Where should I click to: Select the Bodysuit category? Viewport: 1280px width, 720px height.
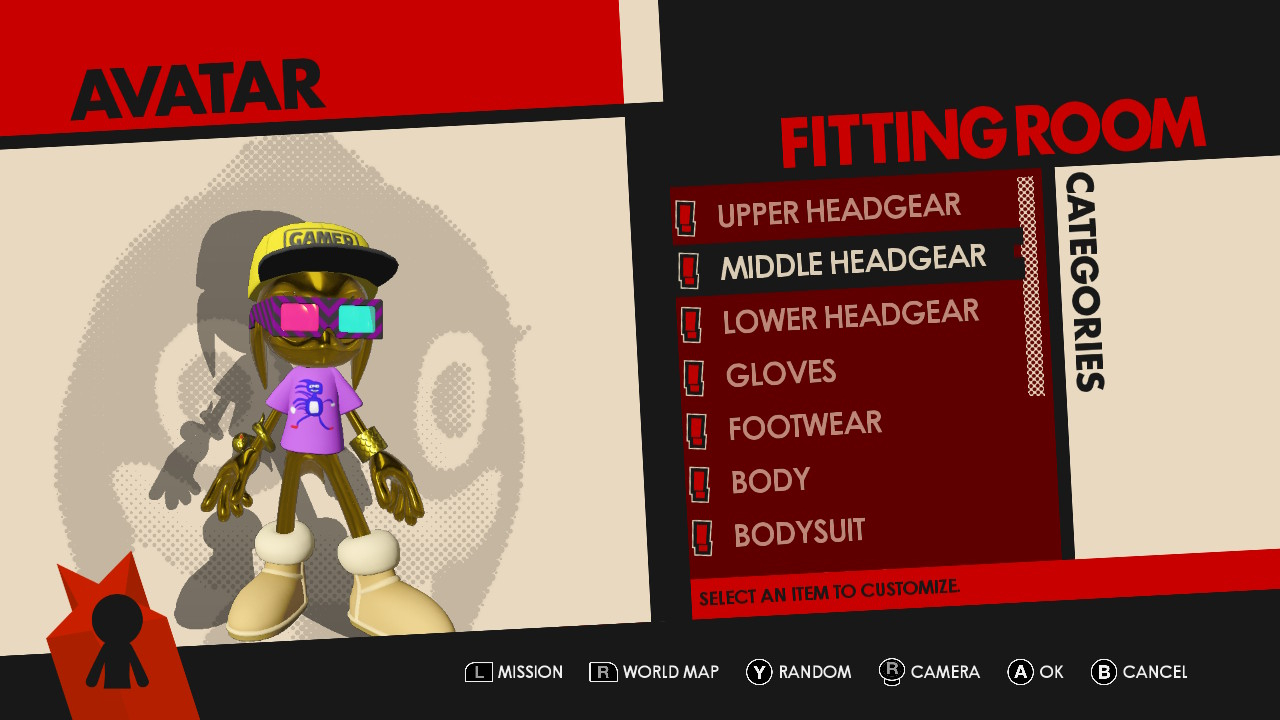[798, 533]
